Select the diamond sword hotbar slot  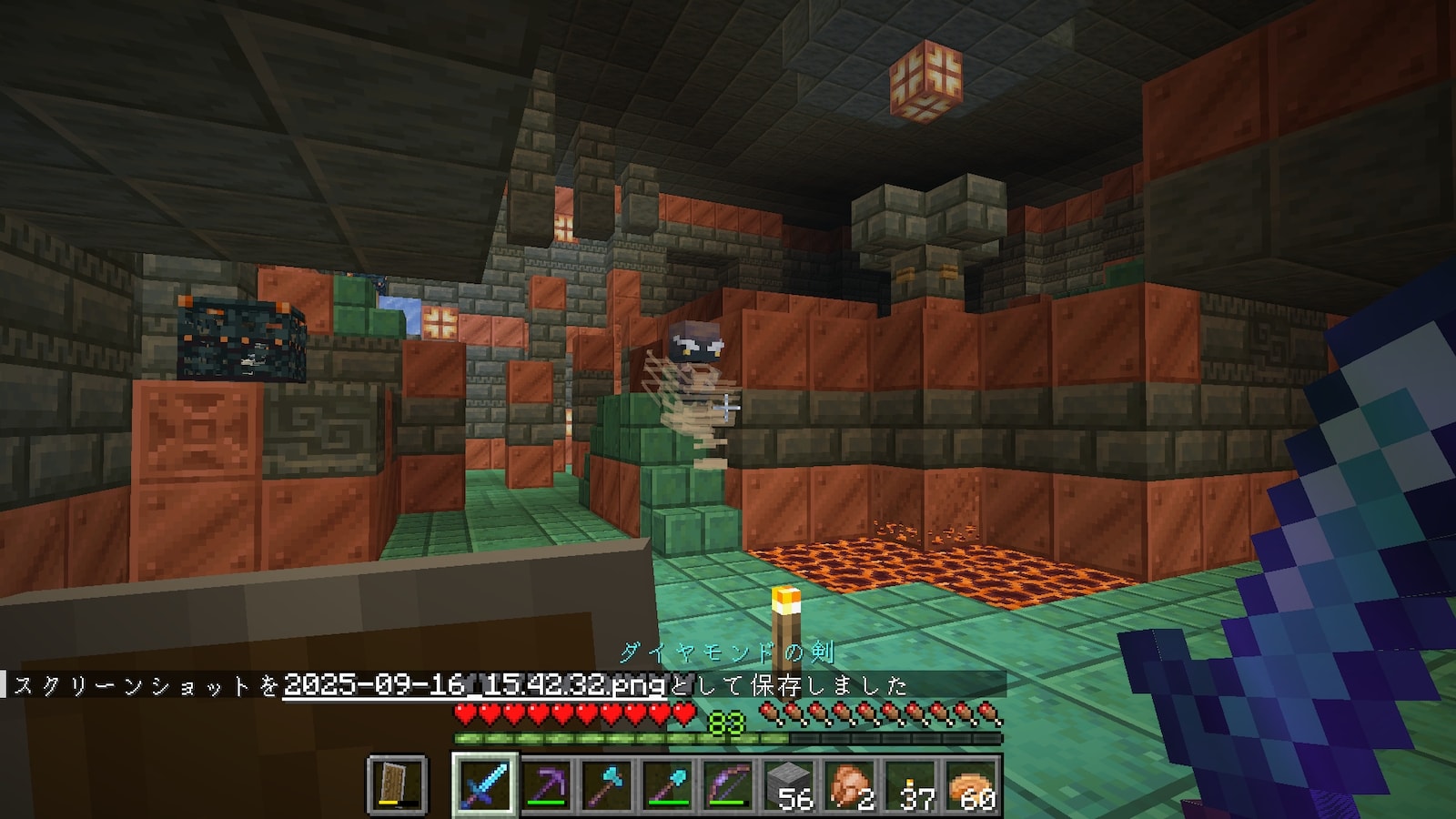[x=485, y=784]
